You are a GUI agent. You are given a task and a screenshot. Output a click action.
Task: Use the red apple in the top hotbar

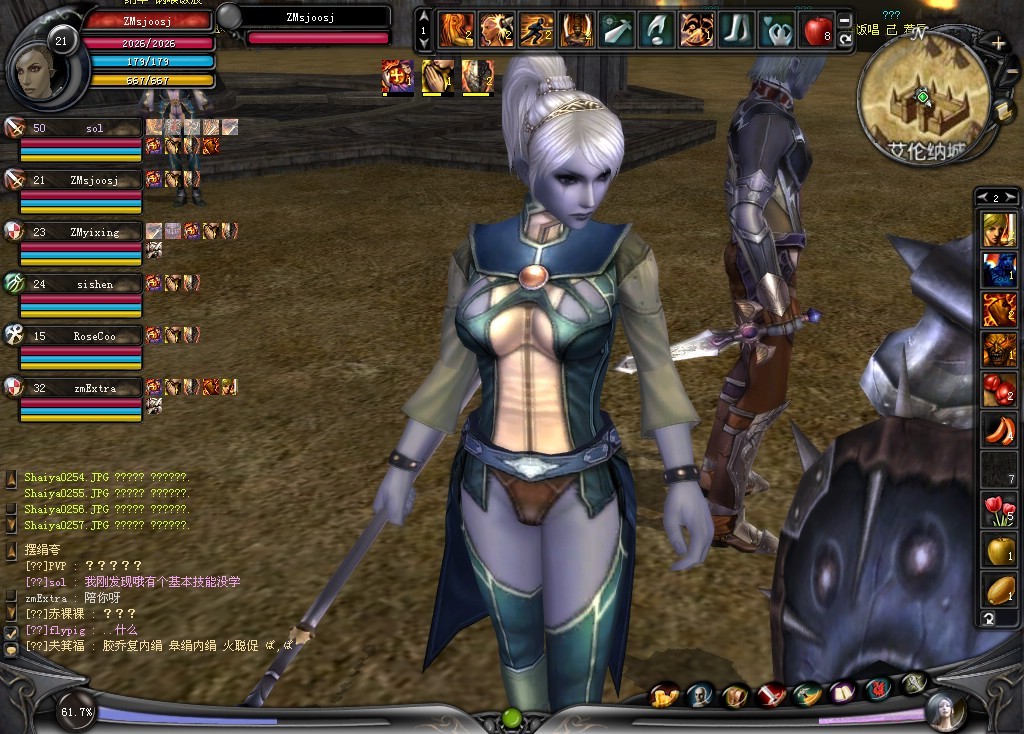click(x=818, y=31)
